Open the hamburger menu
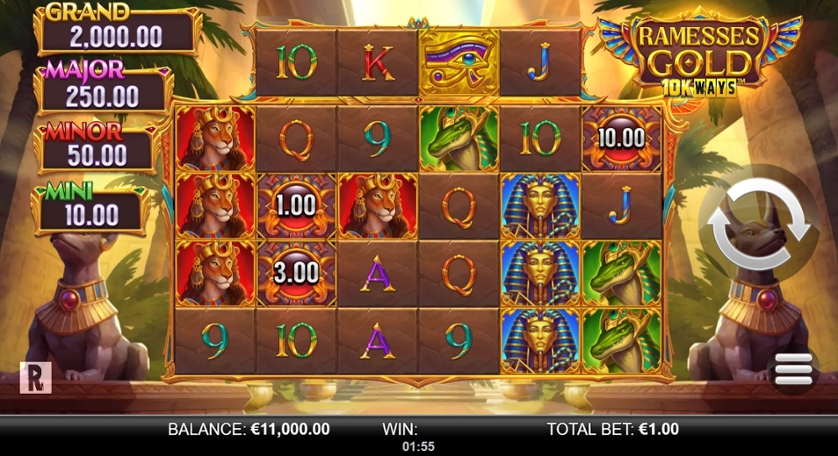The height and width of the screenshot is (456, 838). click(x=793, y=371)
